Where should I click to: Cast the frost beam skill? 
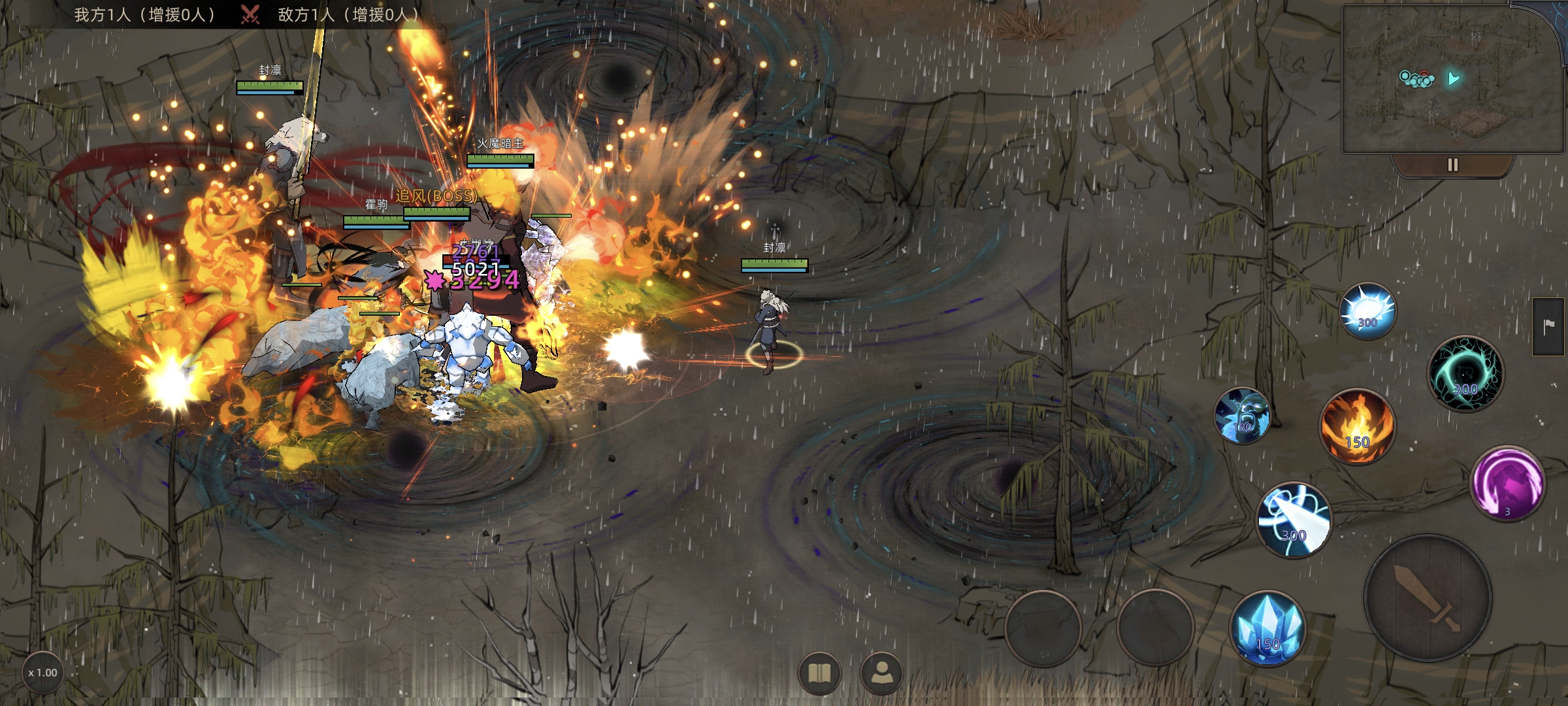[x=1294, y=520]
